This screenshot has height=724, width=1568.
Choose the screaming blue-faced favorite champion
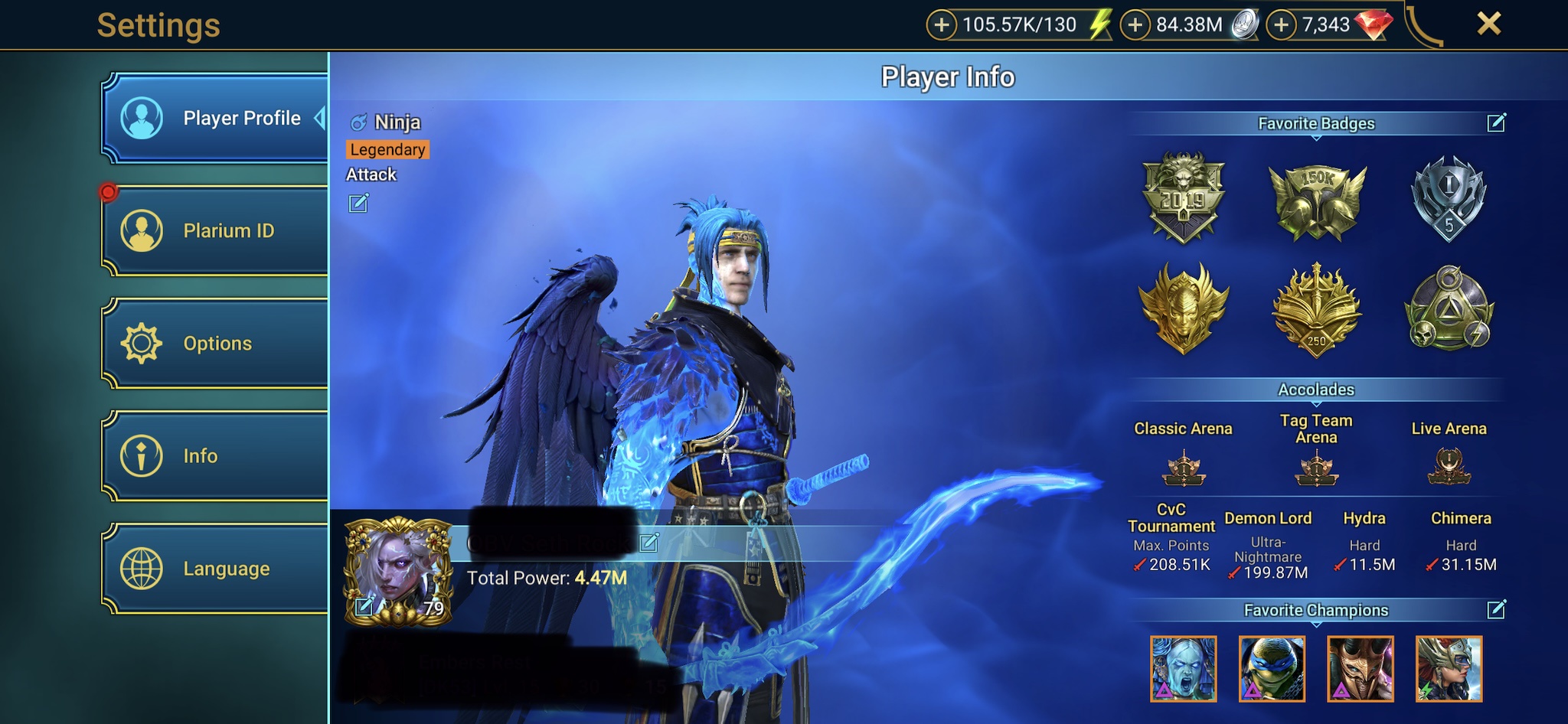pyautogui.click(x=1183, y=669)
